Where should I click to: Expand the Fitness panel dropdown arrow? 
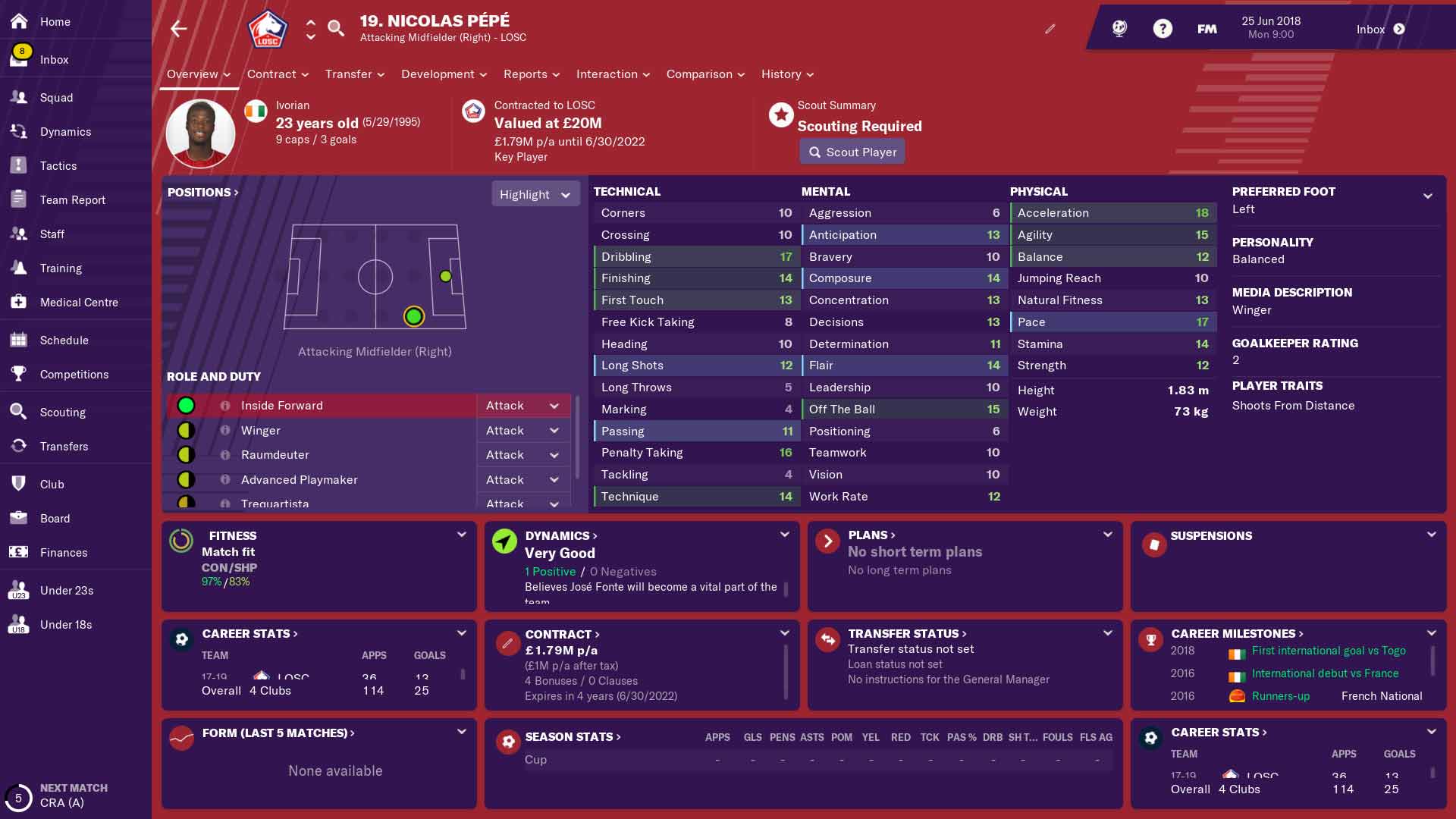[x=461, y=535]
